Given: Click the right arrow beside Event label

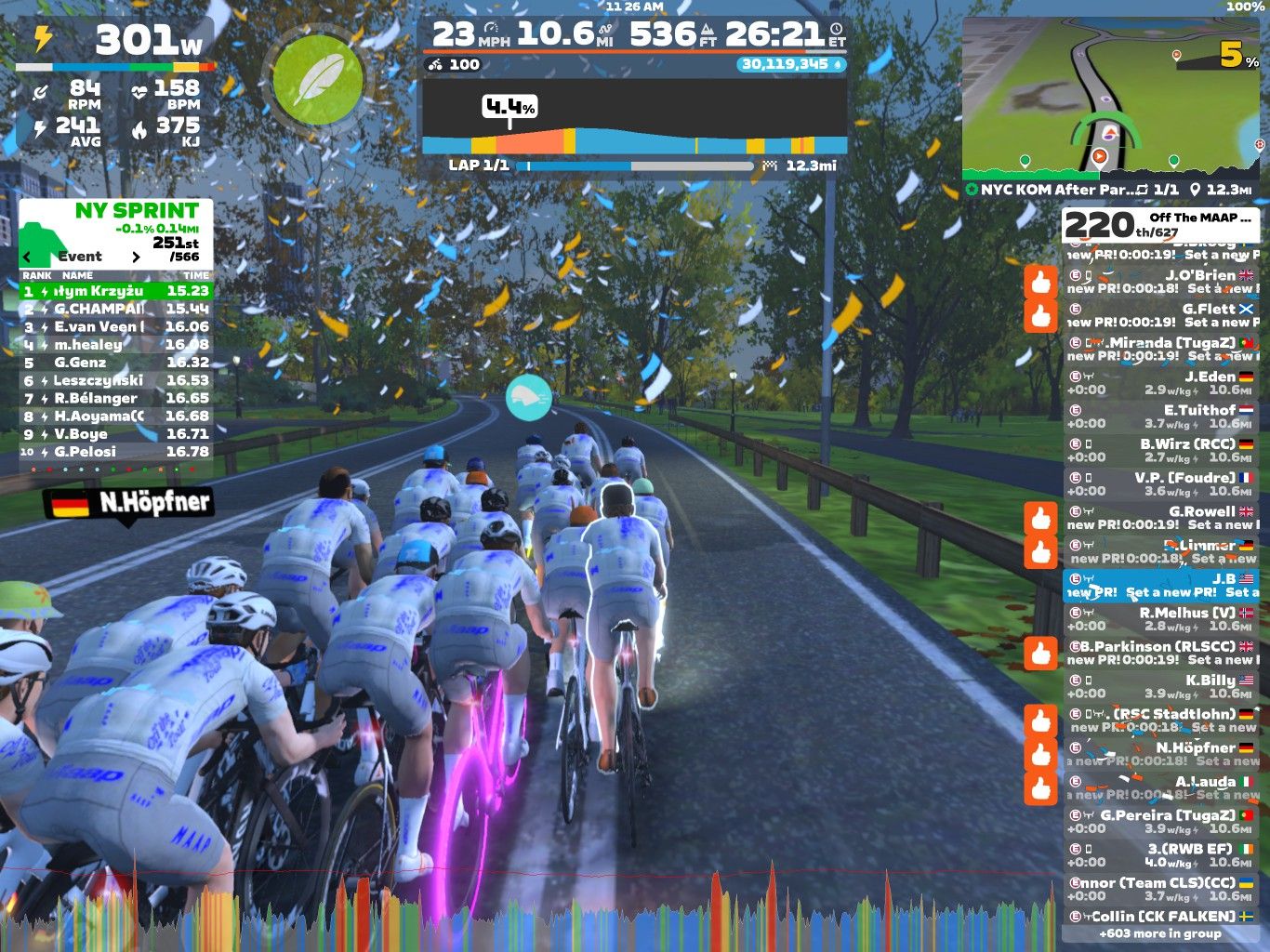Looking at the screenshot, I should tap(136, 257).
